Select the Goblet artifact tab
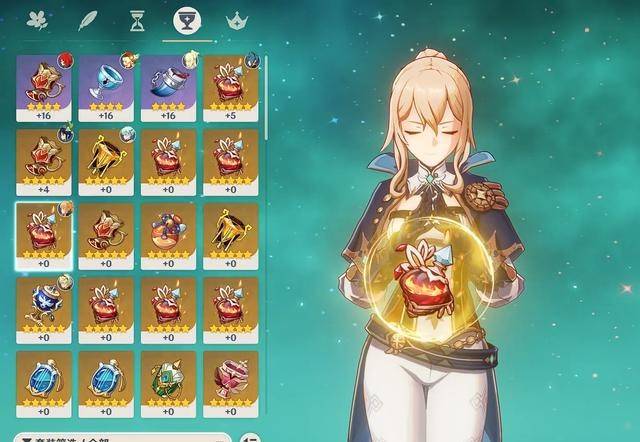This screenshot has height=442, width=640. click(184, 19)
